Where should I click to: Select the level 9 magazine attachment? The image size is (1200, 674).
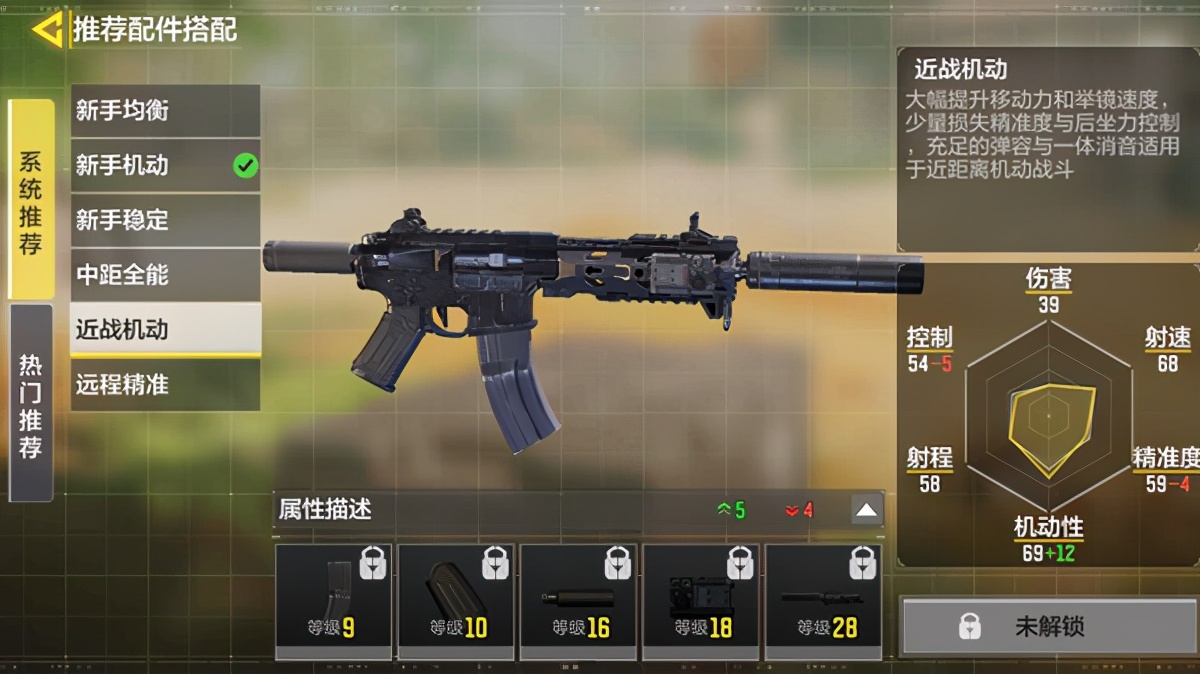(333, 601)
